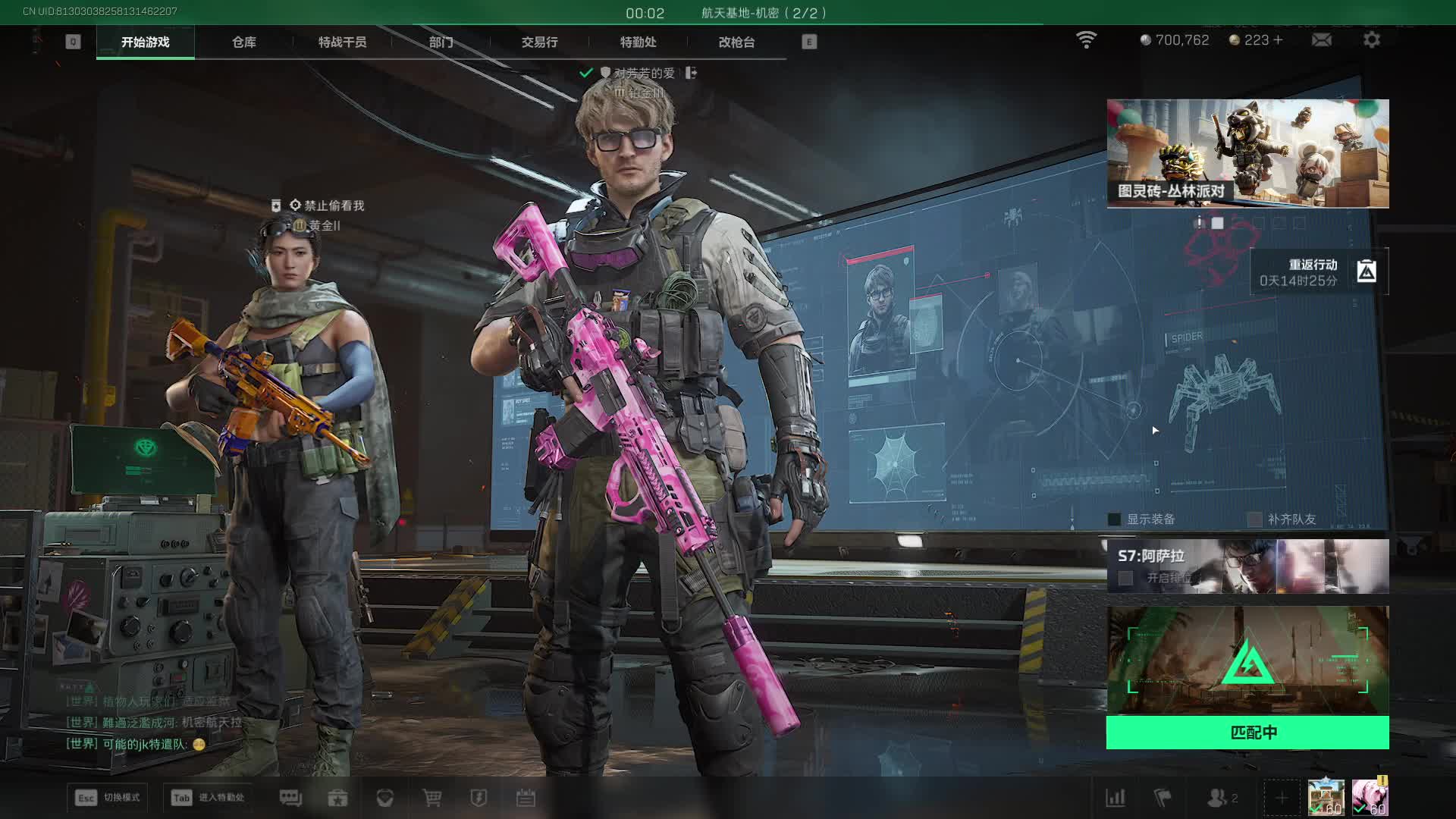Click the green 匹配中 matchmaking button

click(x=1247, y=733)
